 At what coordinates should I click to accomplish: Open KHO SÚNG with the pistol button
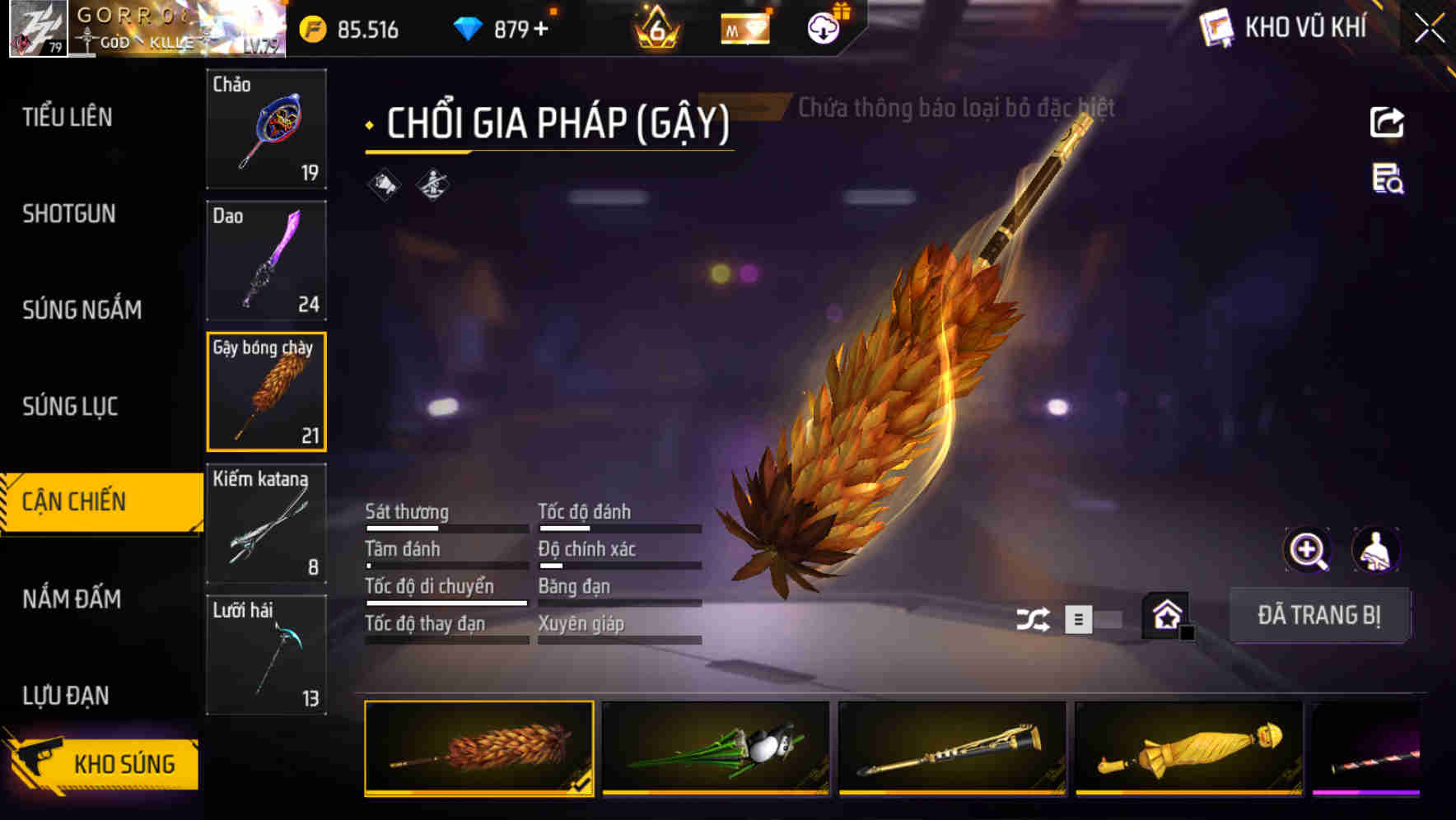107,762
